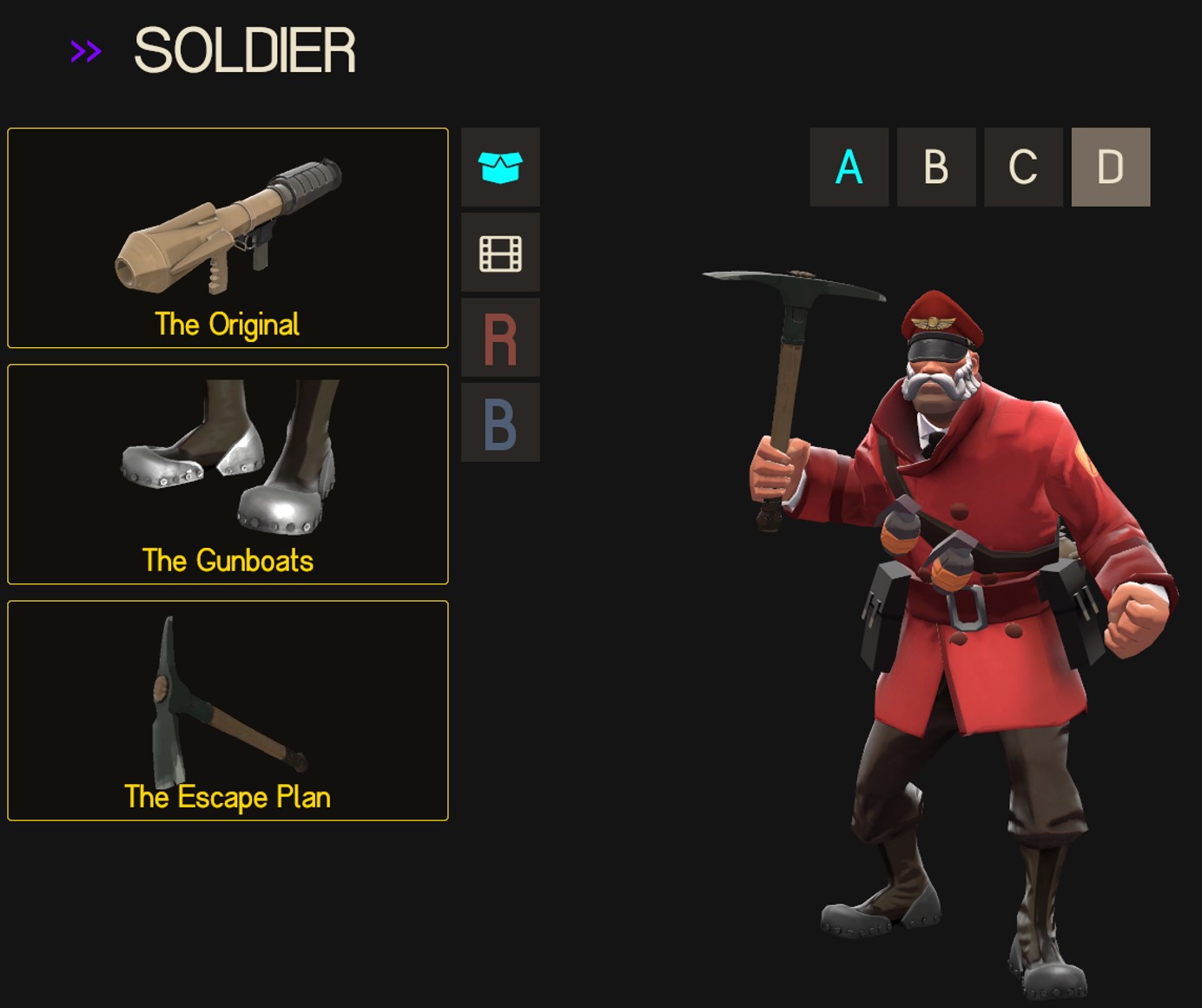Click The Original rocket launcher icon
This screenshot has width=1202, height=1008.
pyautogui.click(x=228, y=234)
